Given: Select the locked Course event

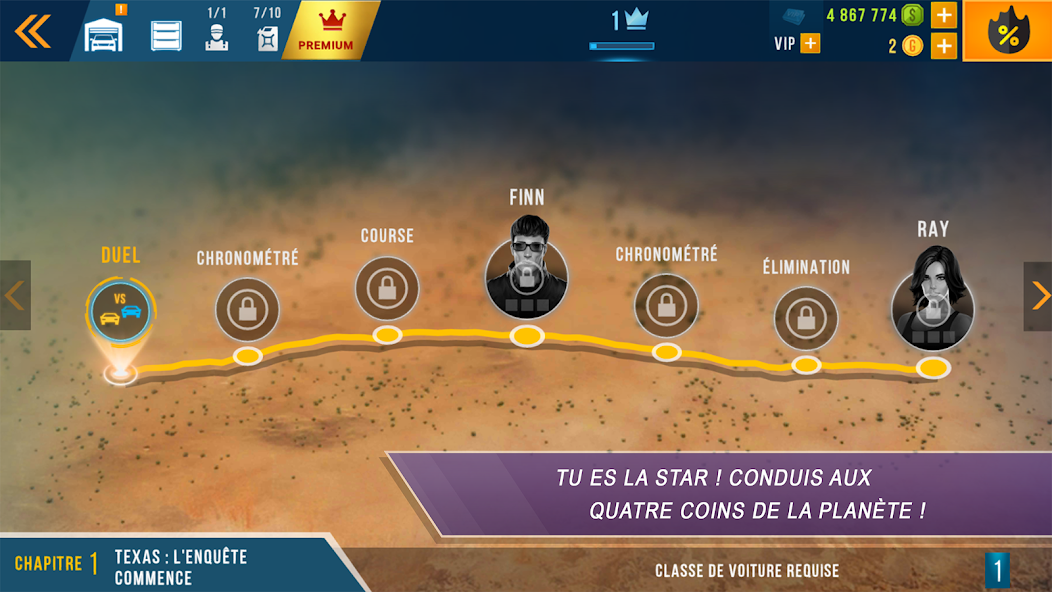Looking at the screenshot, I should (x=387, y=288).
